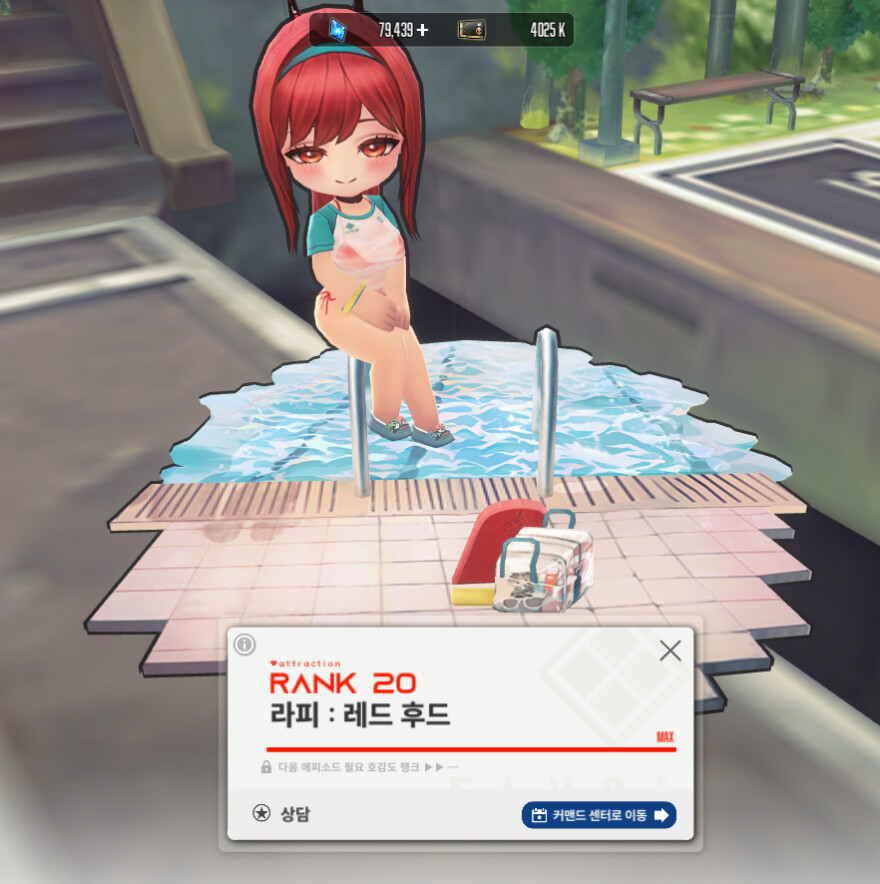Close the attraction rank panel
The image size is (880, 884).
[670, 651]
